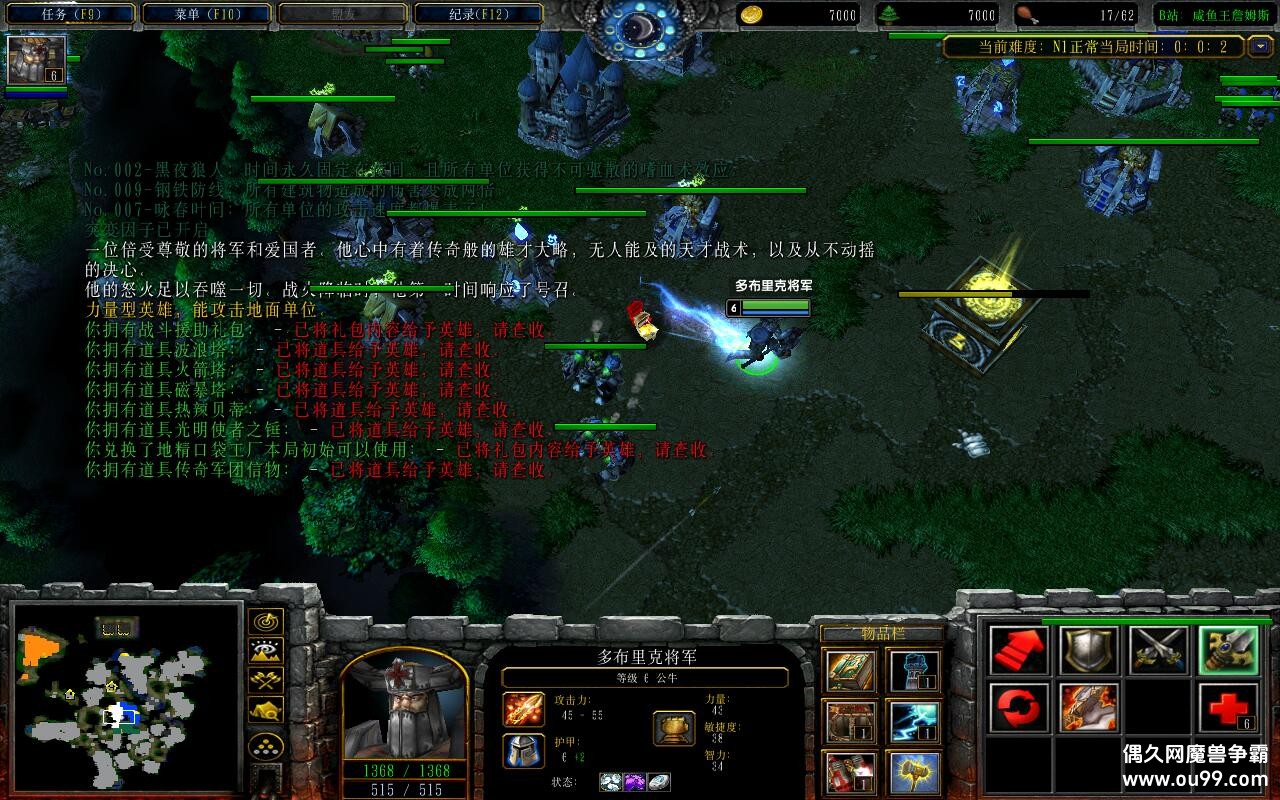Toggle minimap terrain display button

[265, 652]
